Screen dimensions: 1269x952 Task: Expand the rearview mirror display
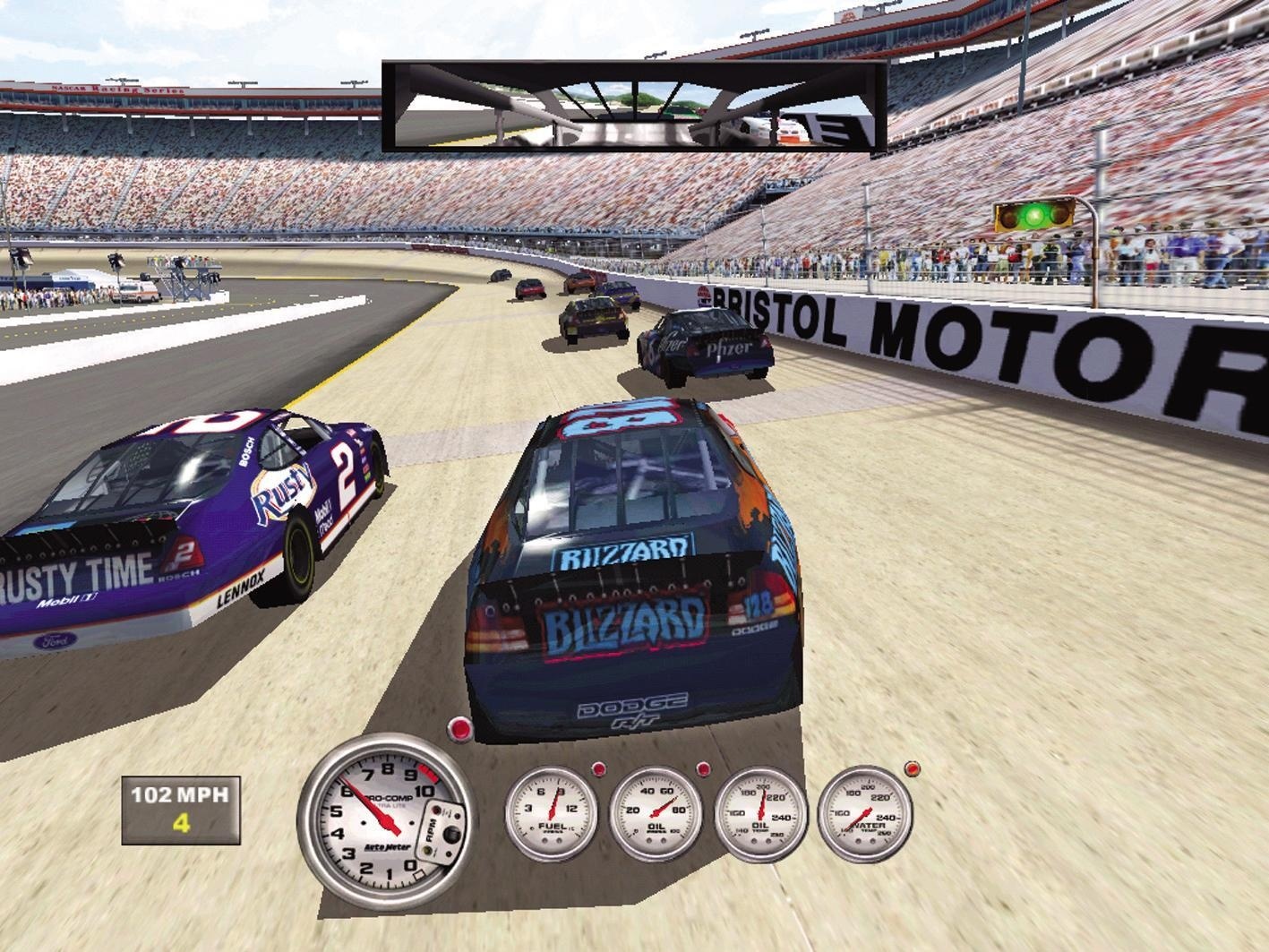(632, 105)
